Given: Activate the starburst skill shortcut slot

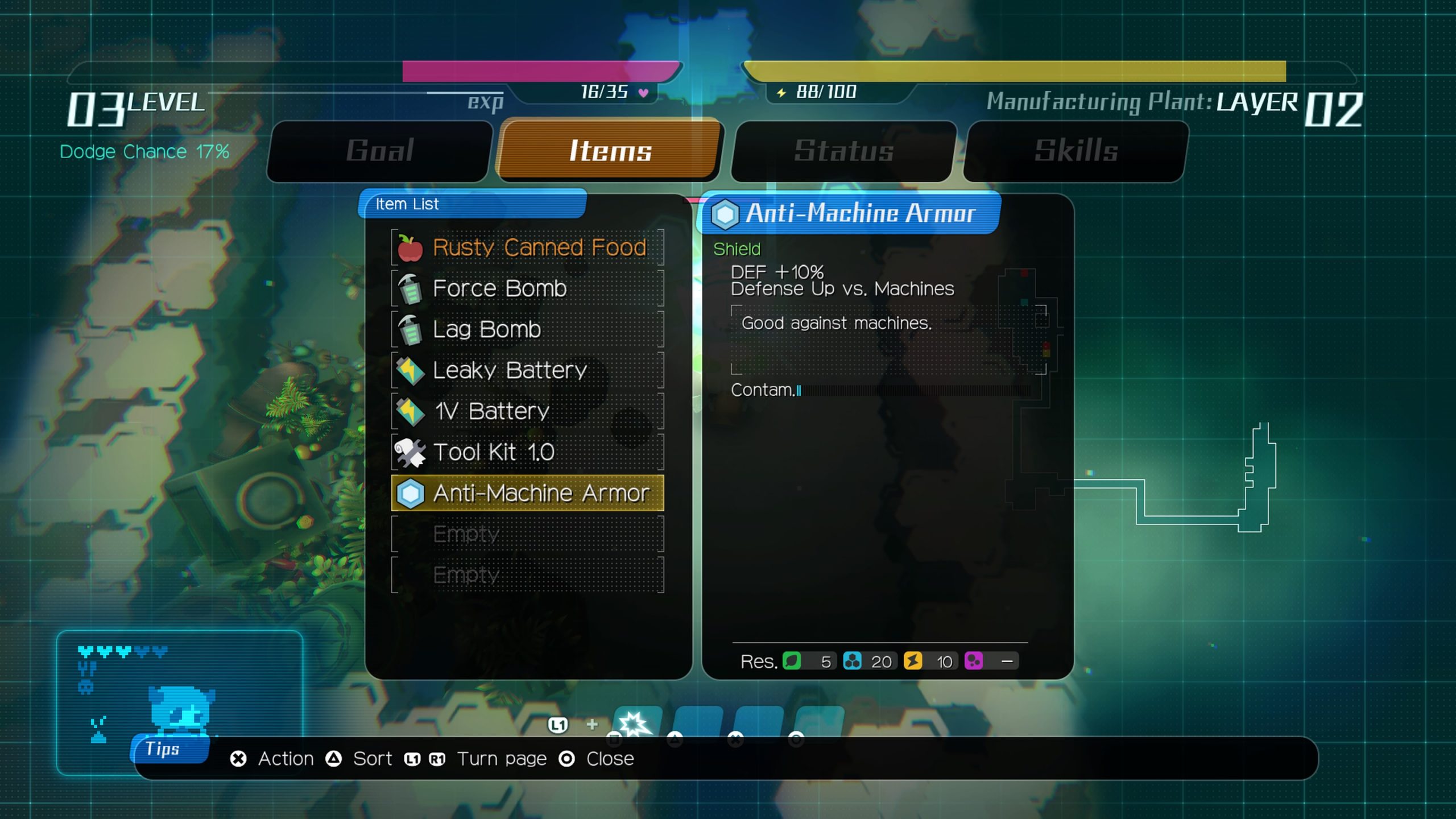Looking at the screenshot, I should [x=636, y=722].
